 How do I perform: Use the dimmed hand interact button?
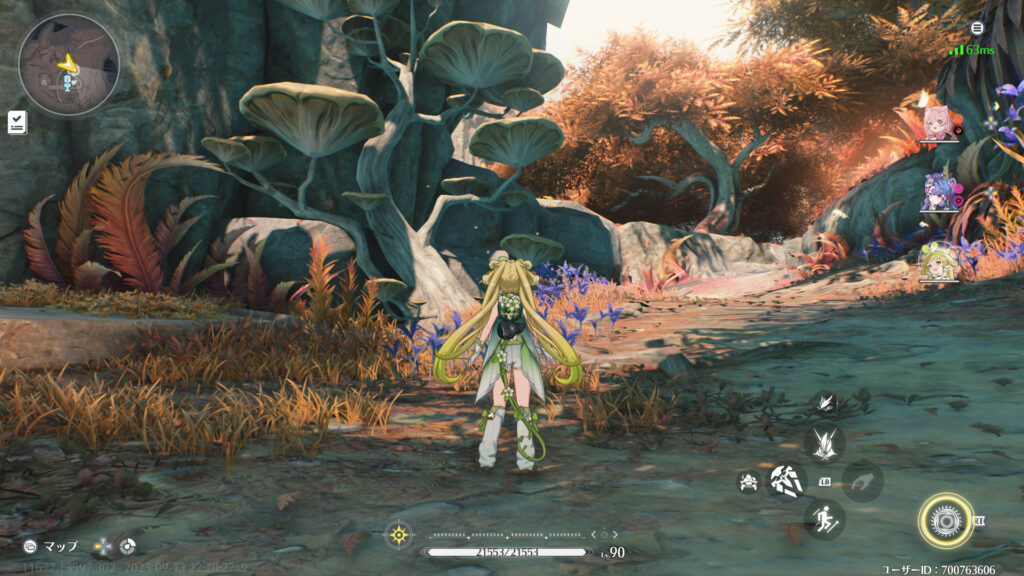click(x=862, y=481)
